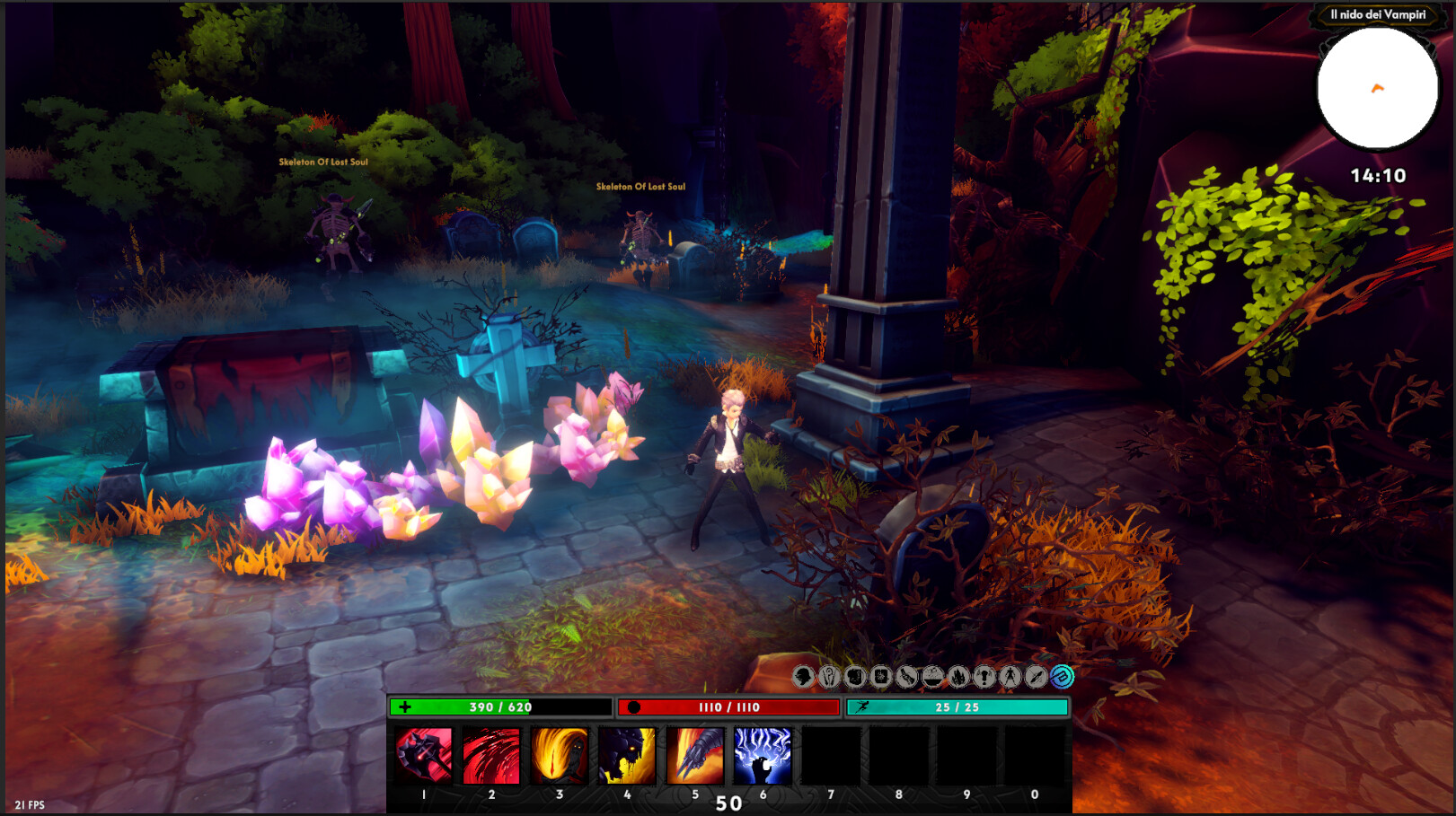
Task: Click the exclamation mark quest icon
Action: 984,676
